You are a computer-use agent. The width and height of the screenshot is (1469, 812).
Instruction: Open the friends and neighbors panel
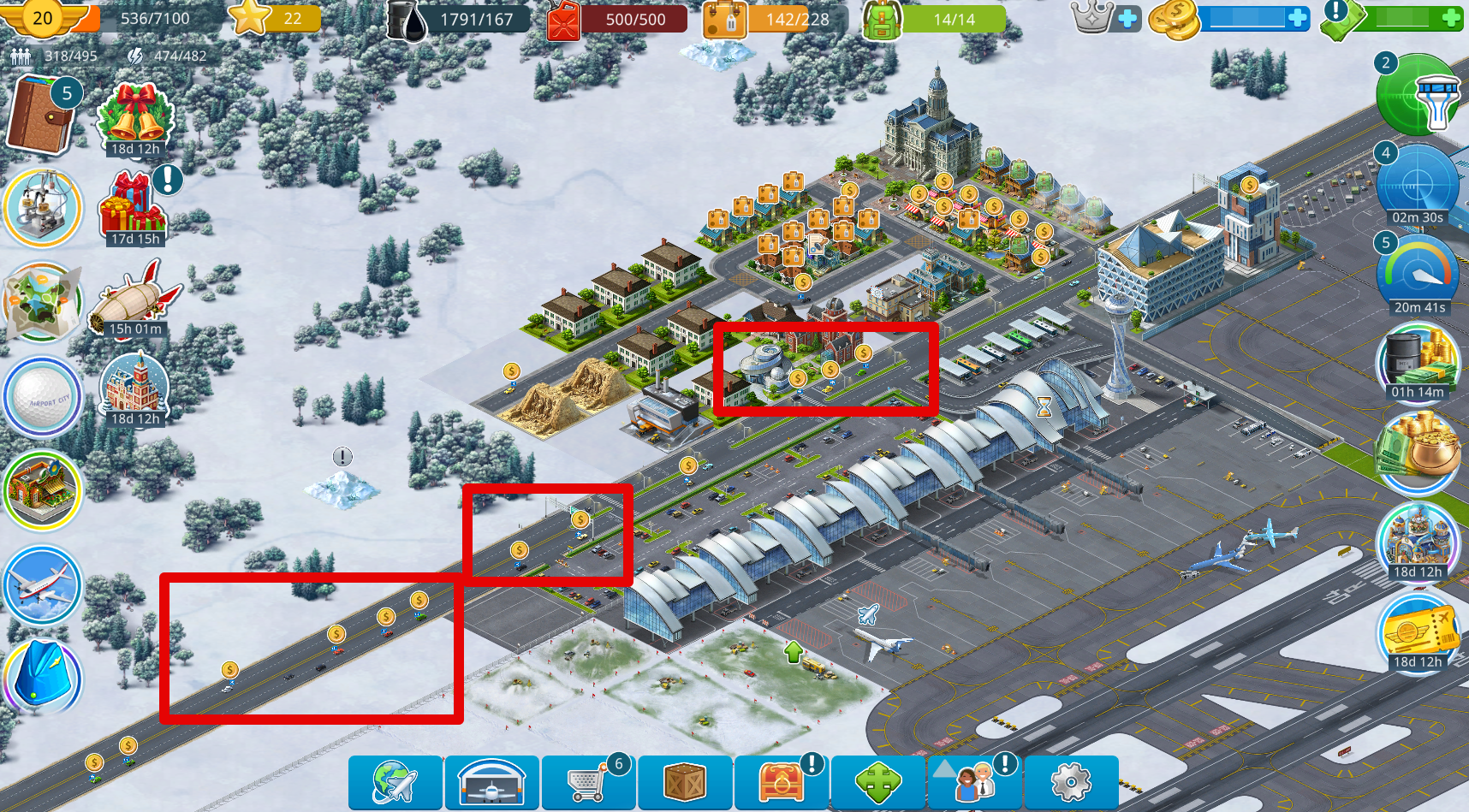(975, 782)
